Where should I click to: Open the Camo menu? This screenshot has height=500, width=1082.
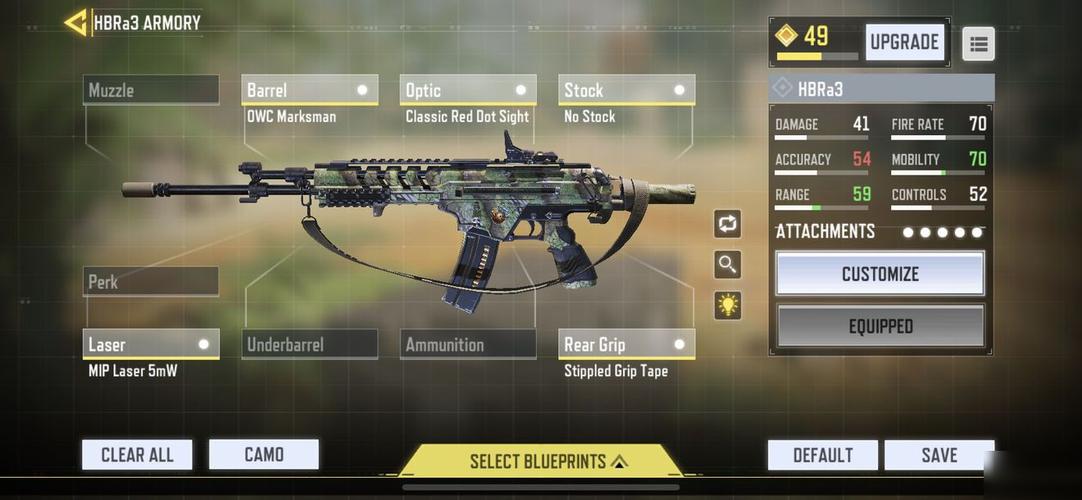(x=264, y=455)
